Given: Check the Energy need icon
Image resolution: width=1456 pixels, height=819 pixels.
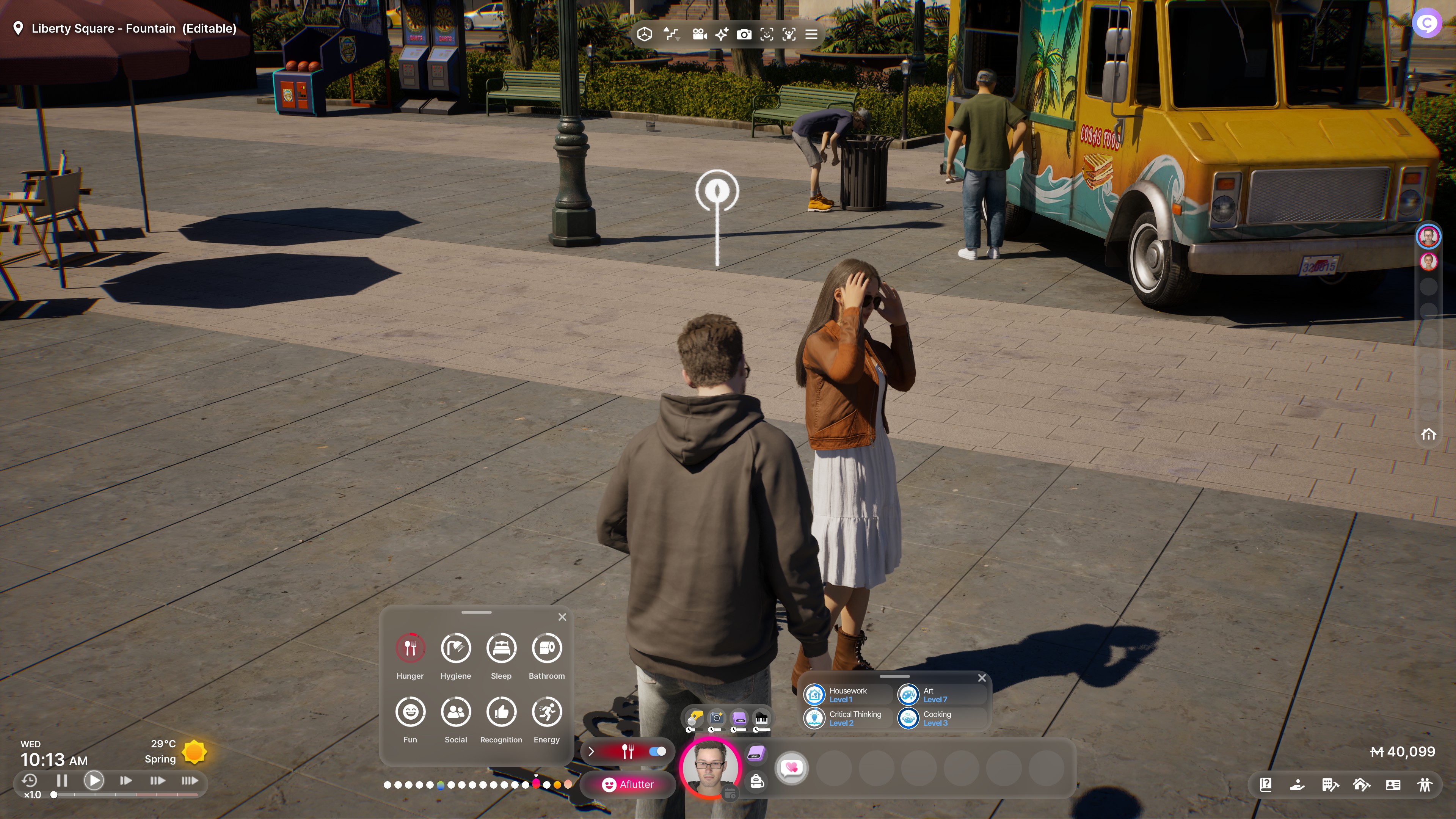Looking at the screenshot, I should pyautogui.click(x=546, y=712).
